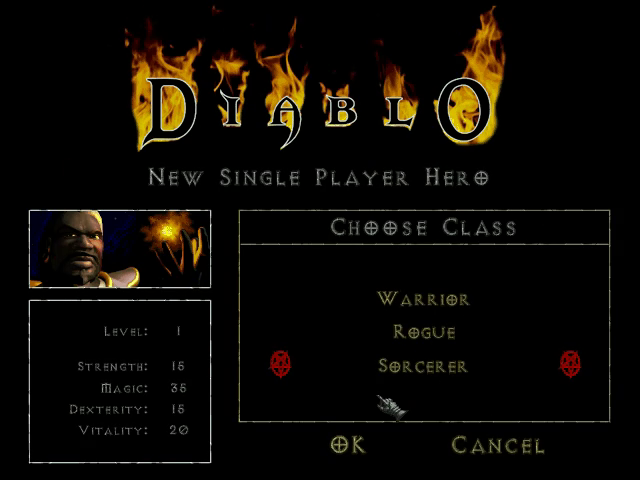Select the Rogue class option
The image size is (640, 480).
tap(424, 332)
